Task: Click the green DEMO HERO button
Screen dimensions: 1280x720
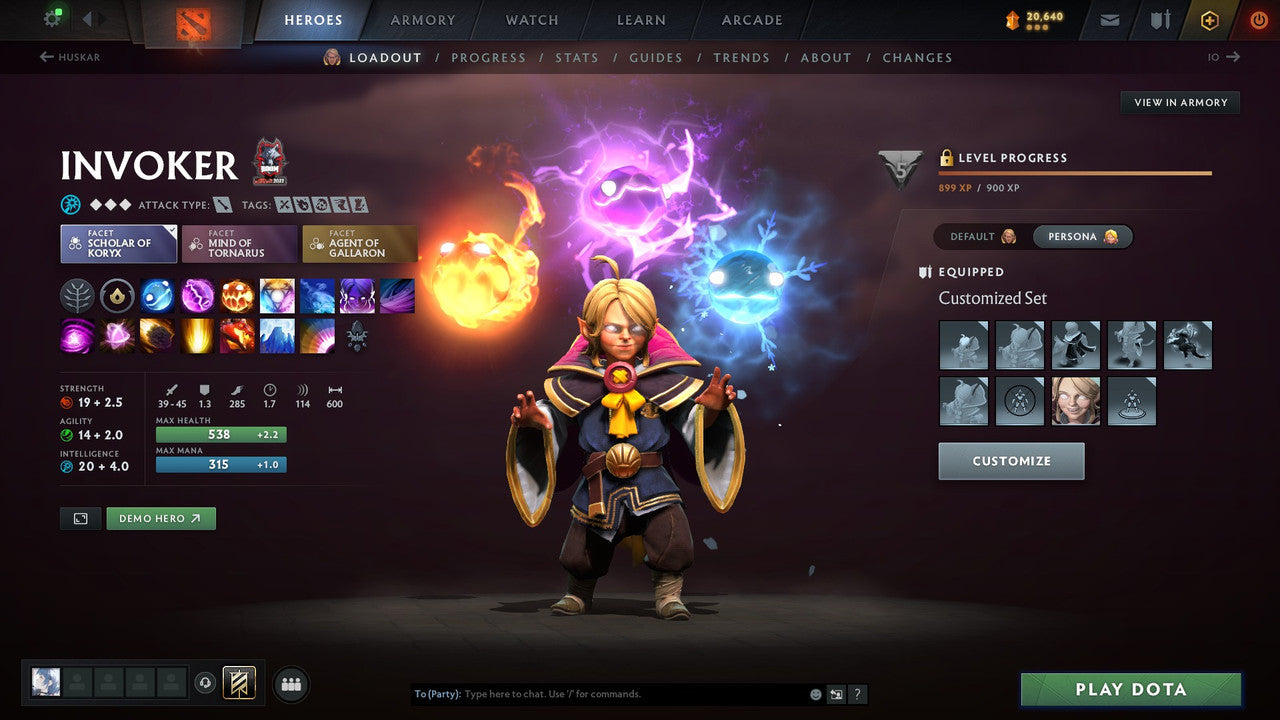Action: click(161, 518)
